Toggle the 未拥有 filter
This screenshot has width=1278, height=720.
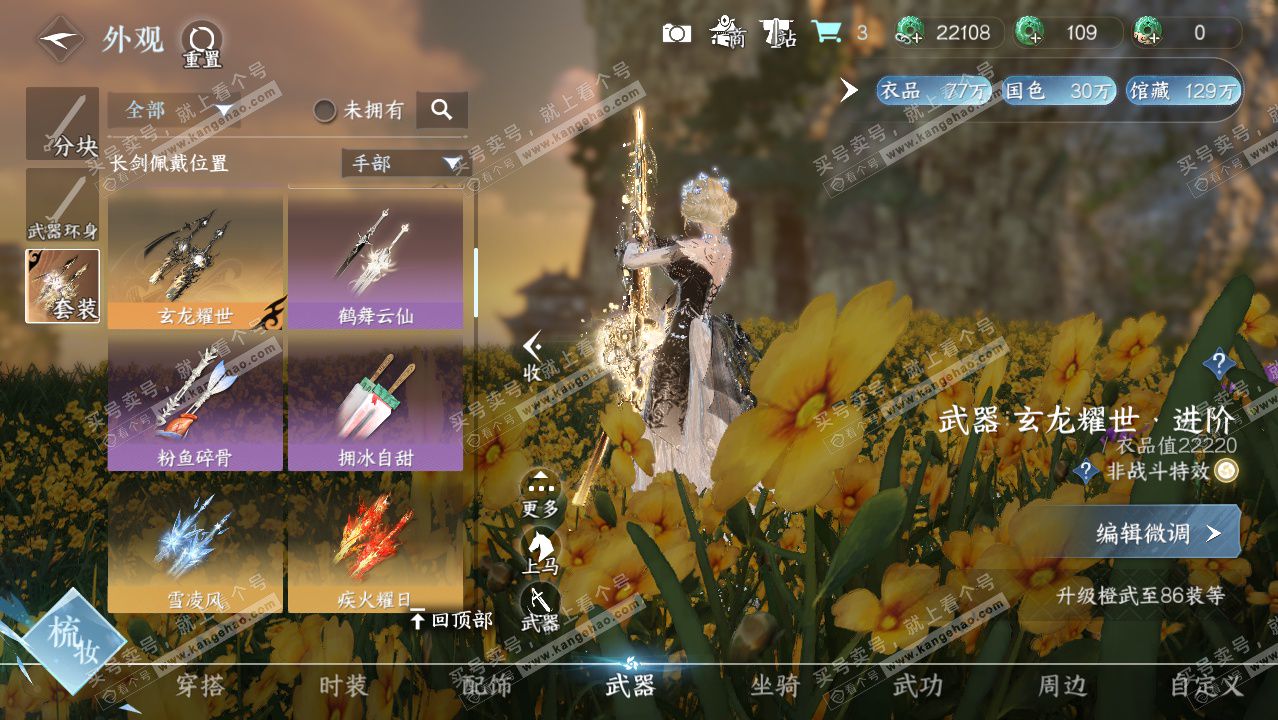(x=325, y=111)
